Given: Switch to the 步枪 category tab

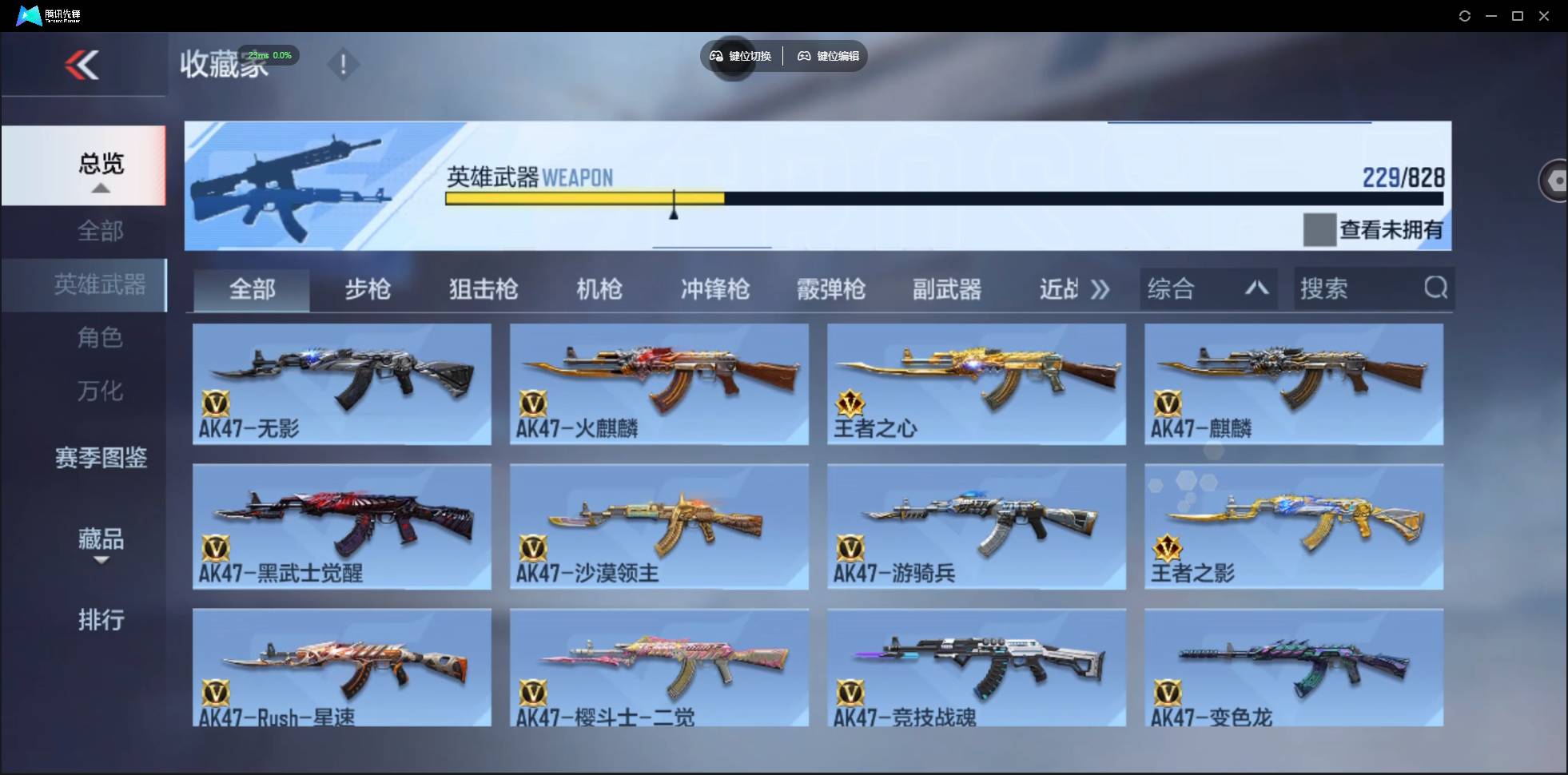Looking at the screenshot, I should pyautogui.click(x=368, y=289).
